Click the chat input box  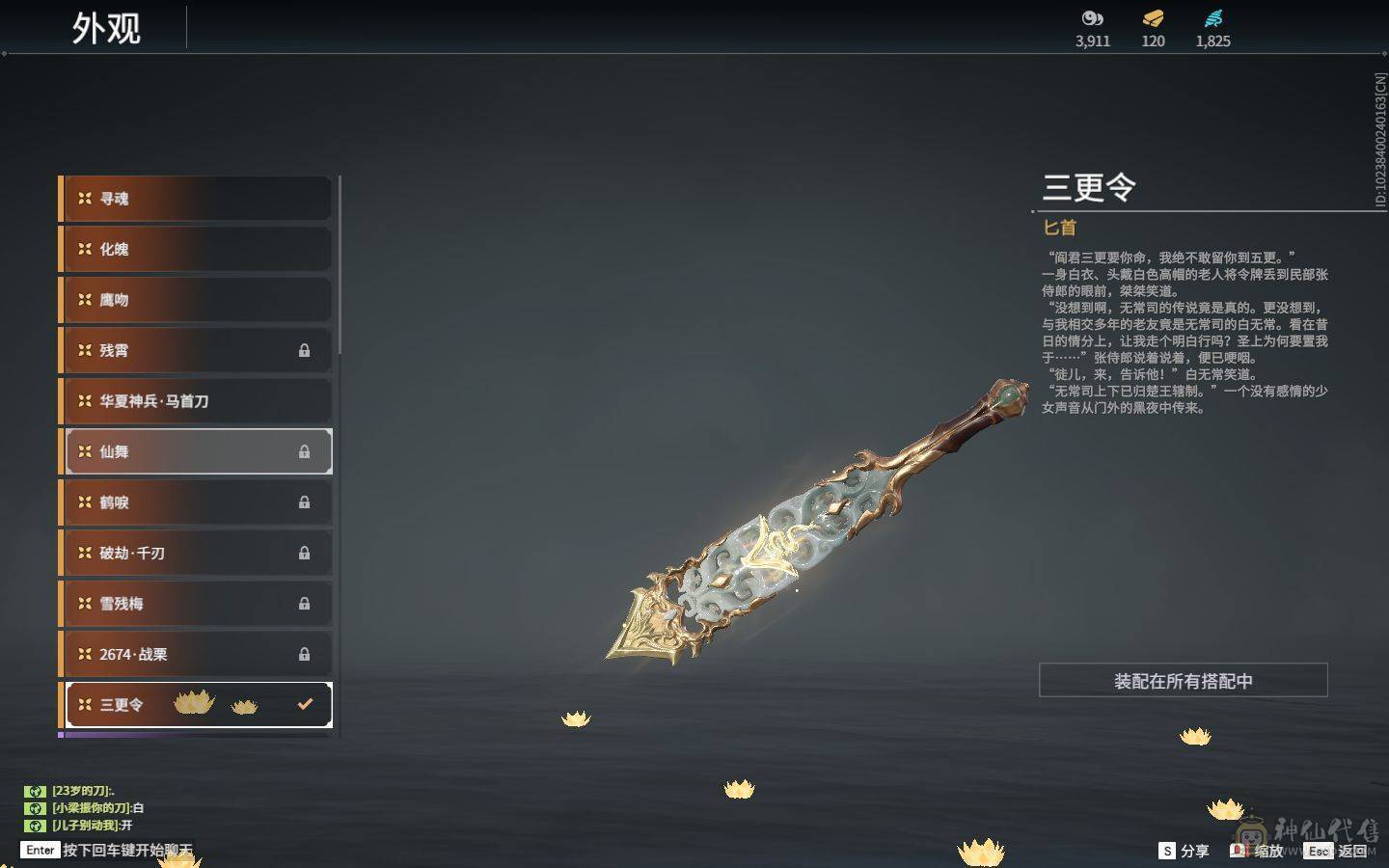coord(116,850)
